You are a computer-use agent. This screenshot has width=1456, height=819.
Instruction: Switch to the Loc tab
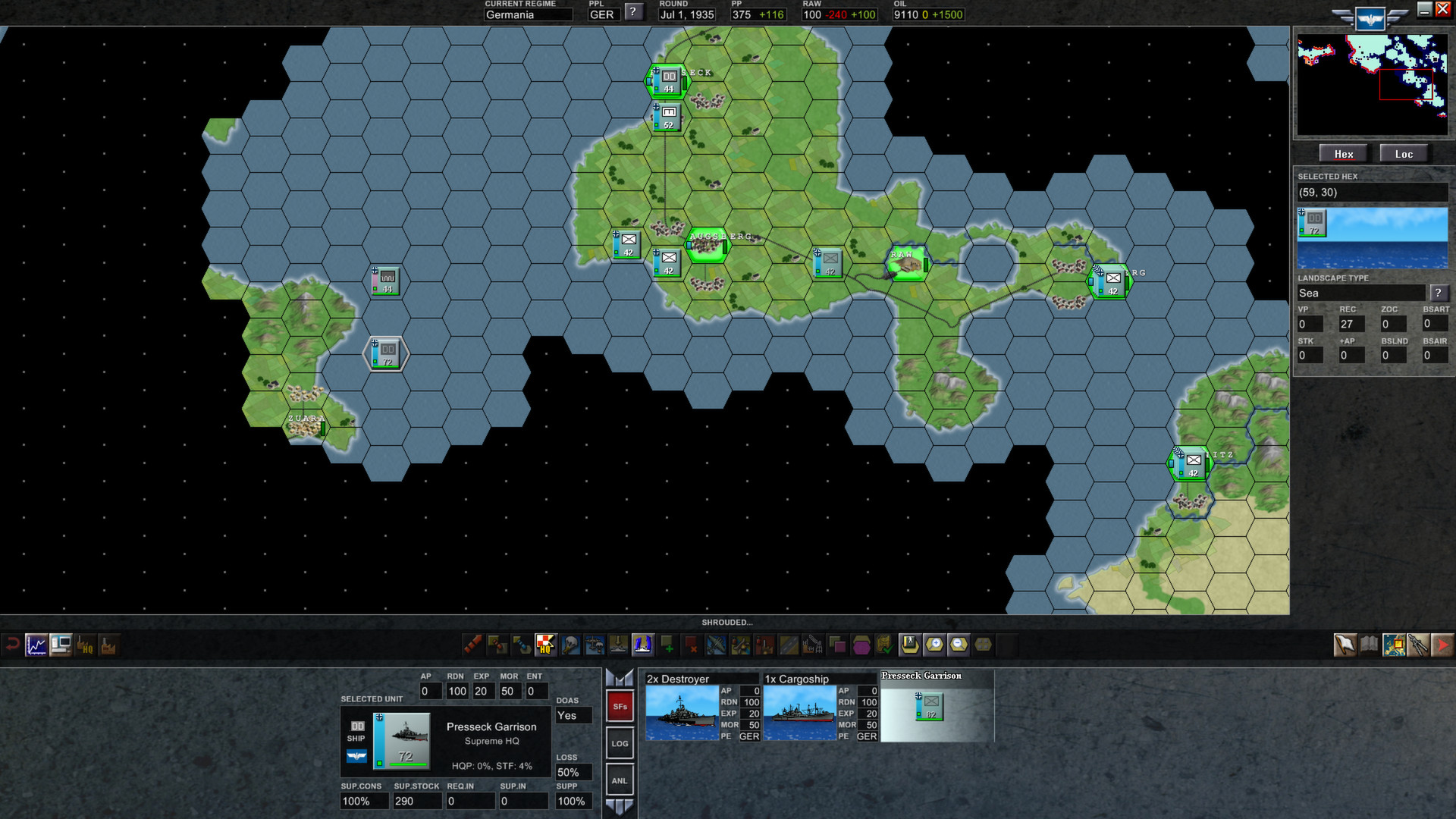1404,153
